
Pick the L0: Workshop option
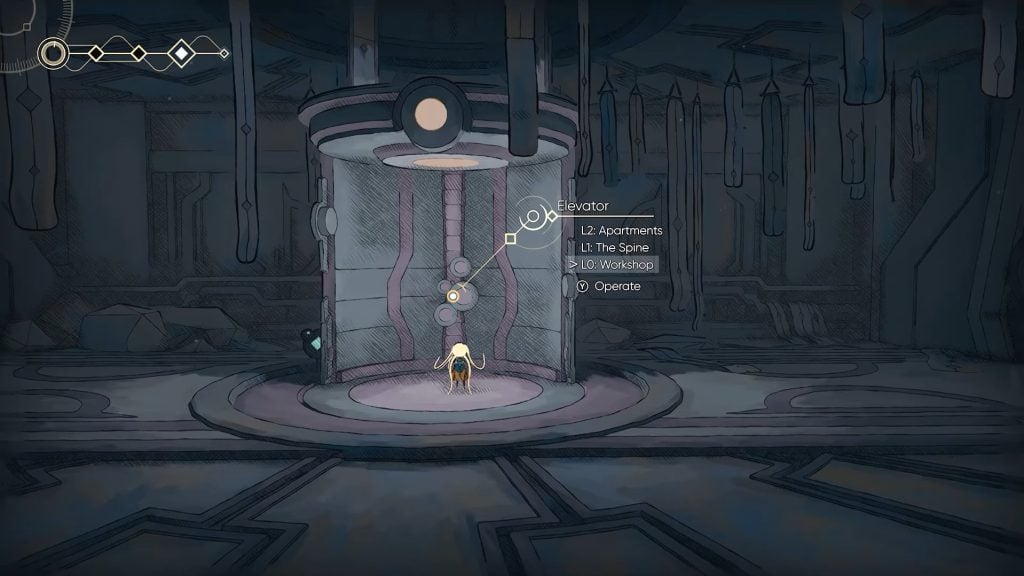click(x=617, y=264)
